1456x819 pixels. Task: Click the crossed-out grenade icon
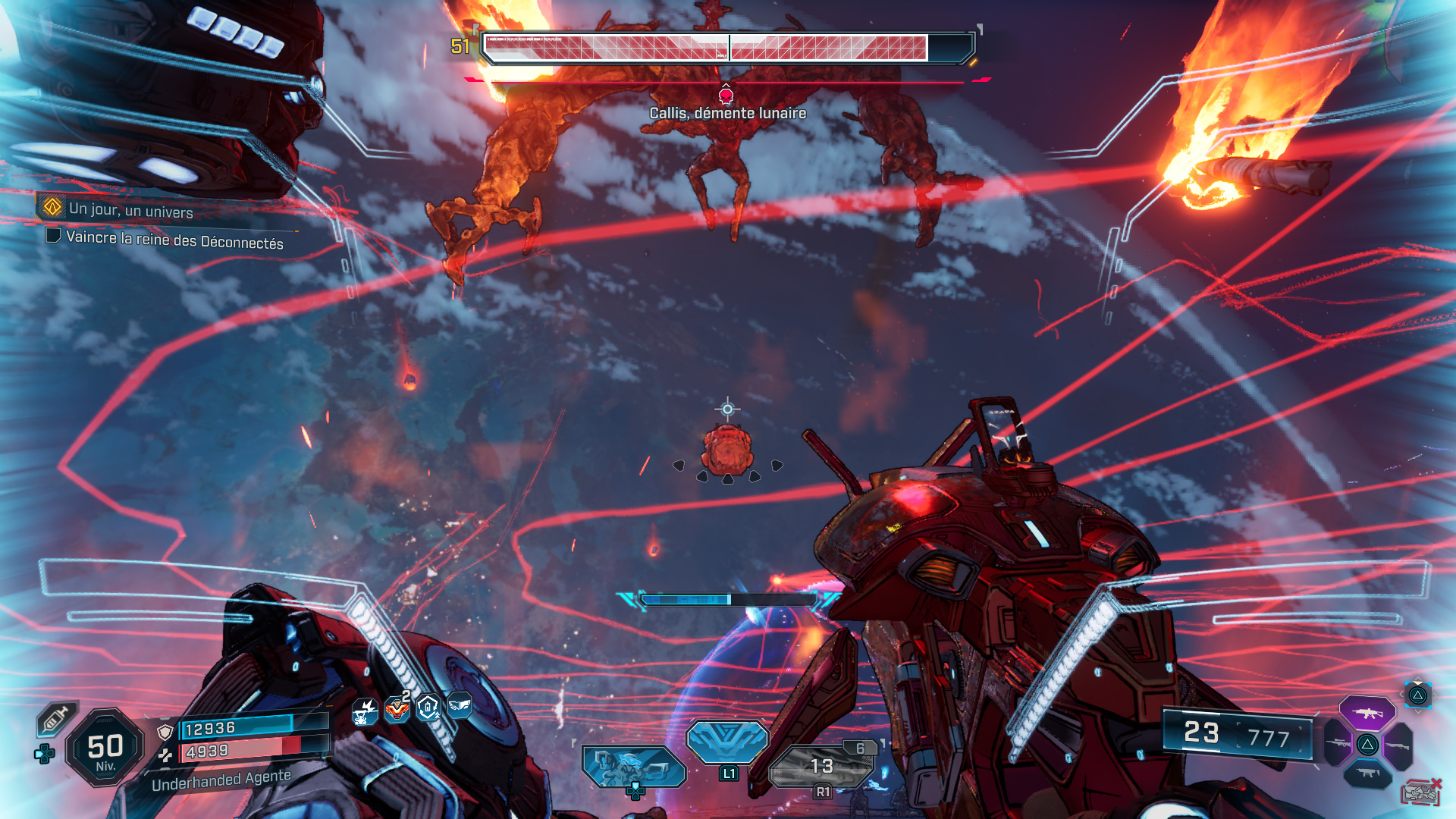coord(1421,792)
